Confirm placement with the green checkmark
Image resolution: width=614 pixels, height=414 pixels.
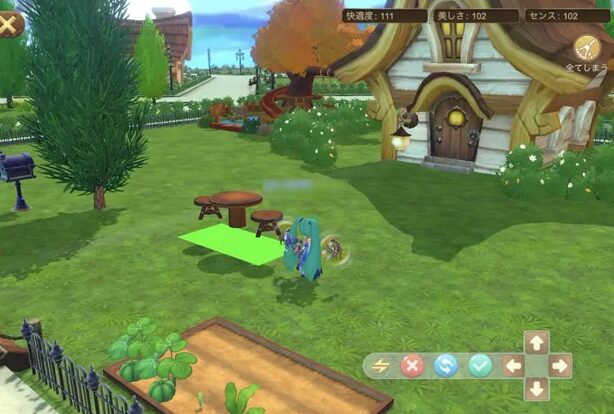tap(481, 365)
